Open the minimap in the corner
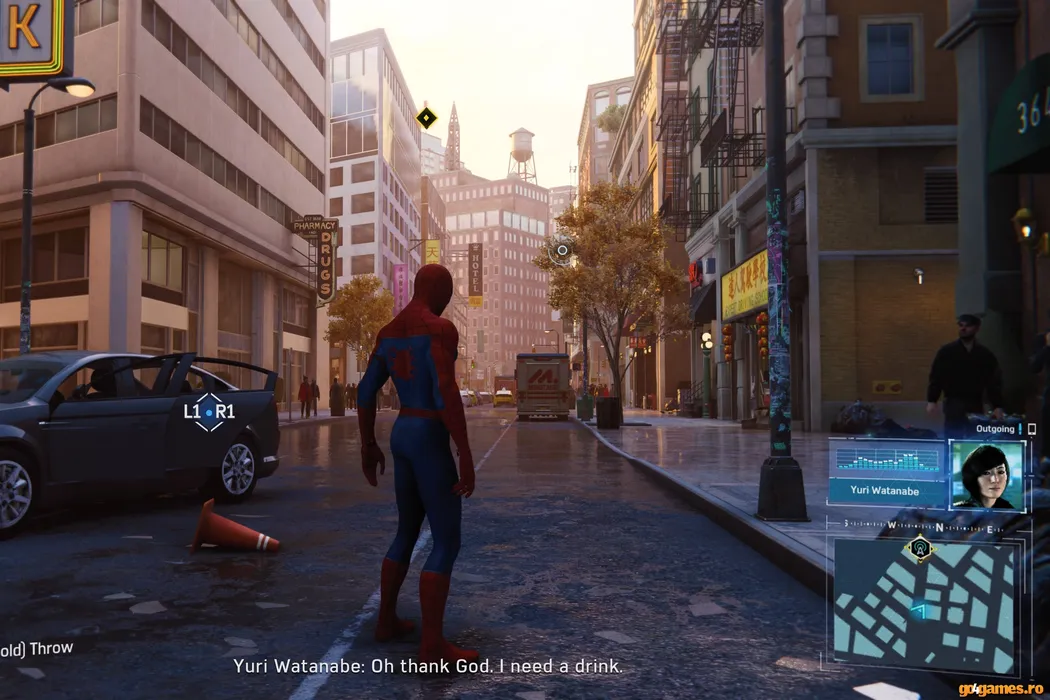Viewport: 1050px width, 700px height. 924,606
